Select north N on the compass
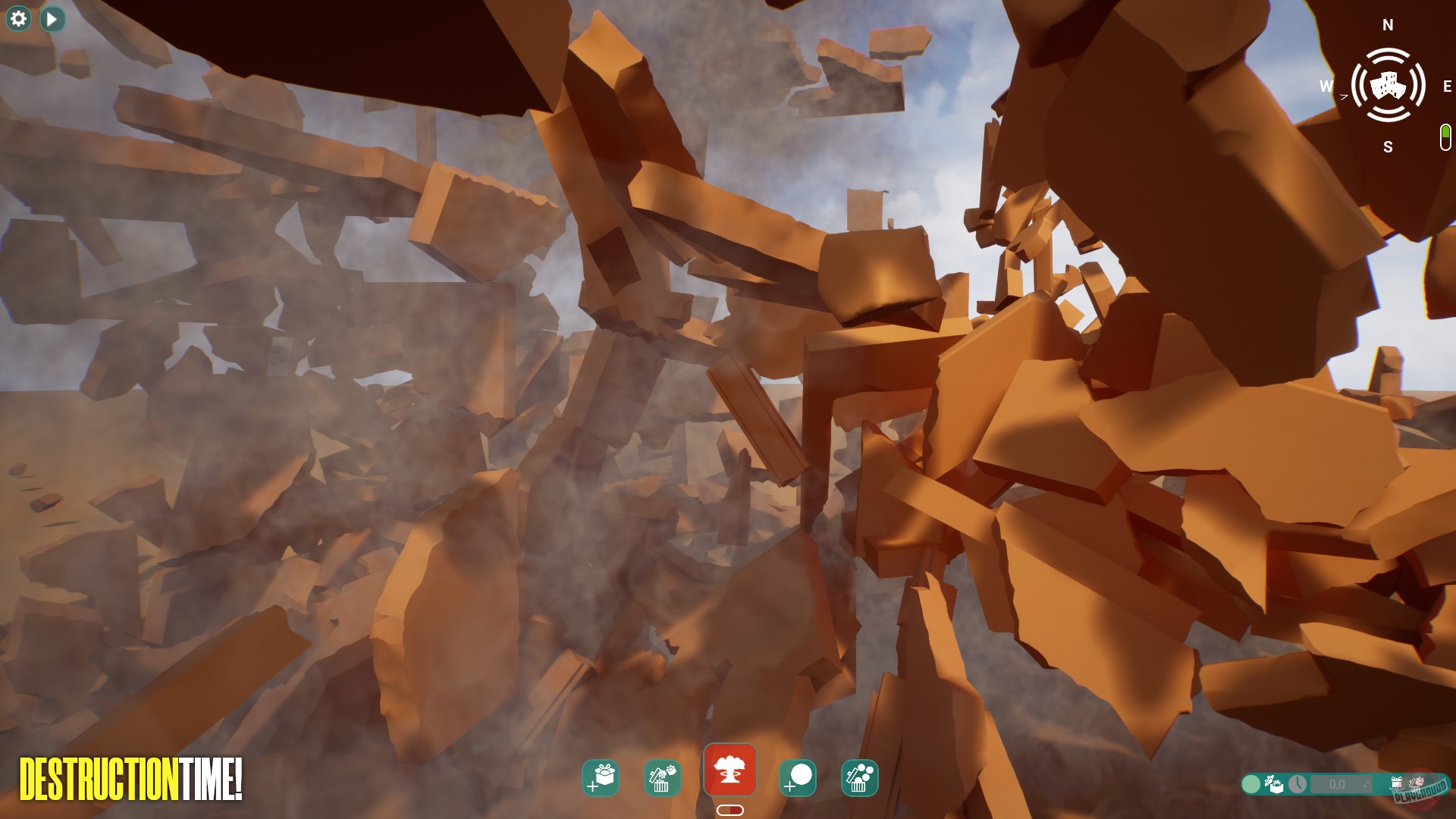This screenshot has width=1456, height=819. coord(1389,24)
